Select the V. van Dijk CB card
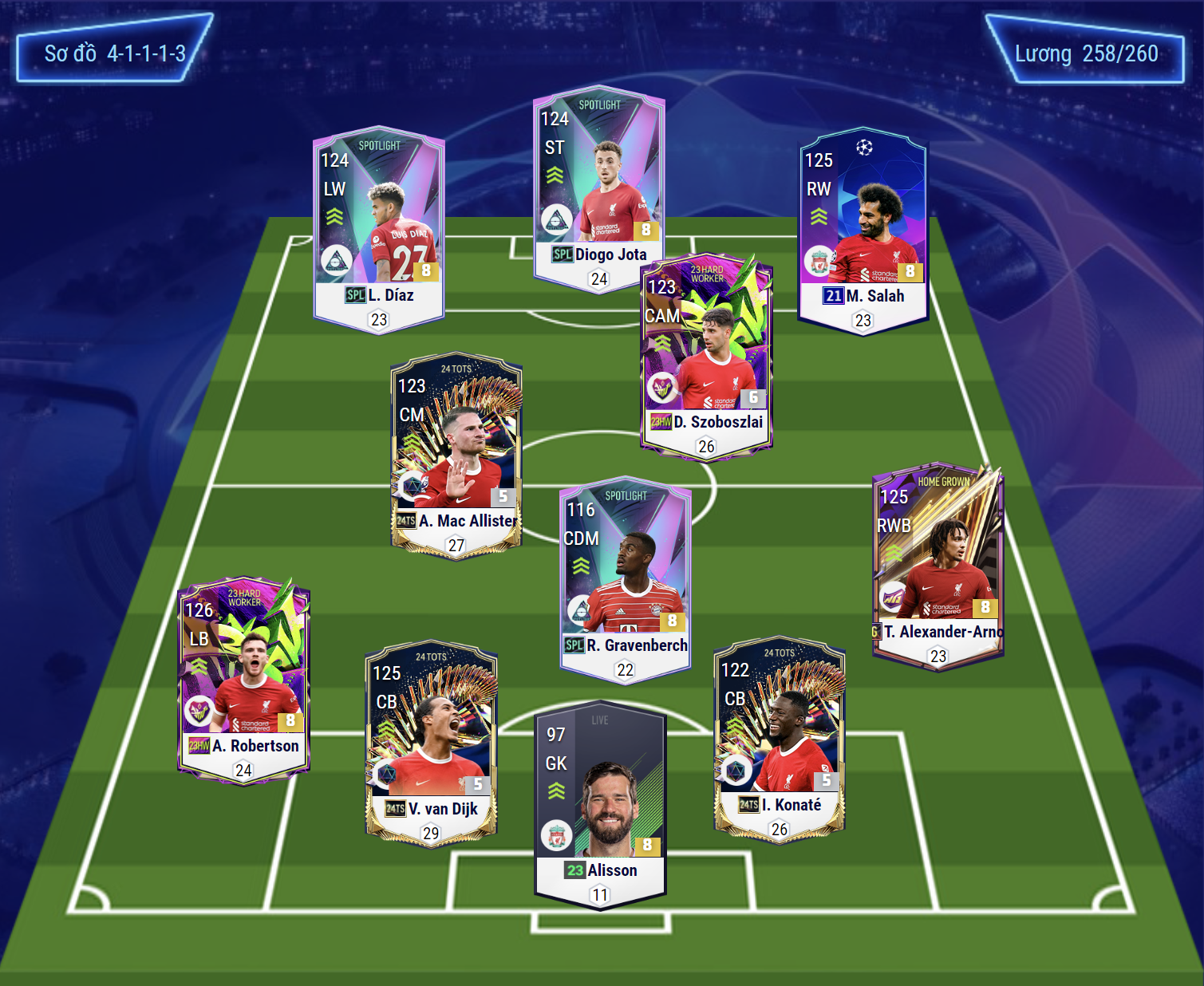Image resolution: width=1204 pixels, height=986 pixels. click(x=431, y=743)
